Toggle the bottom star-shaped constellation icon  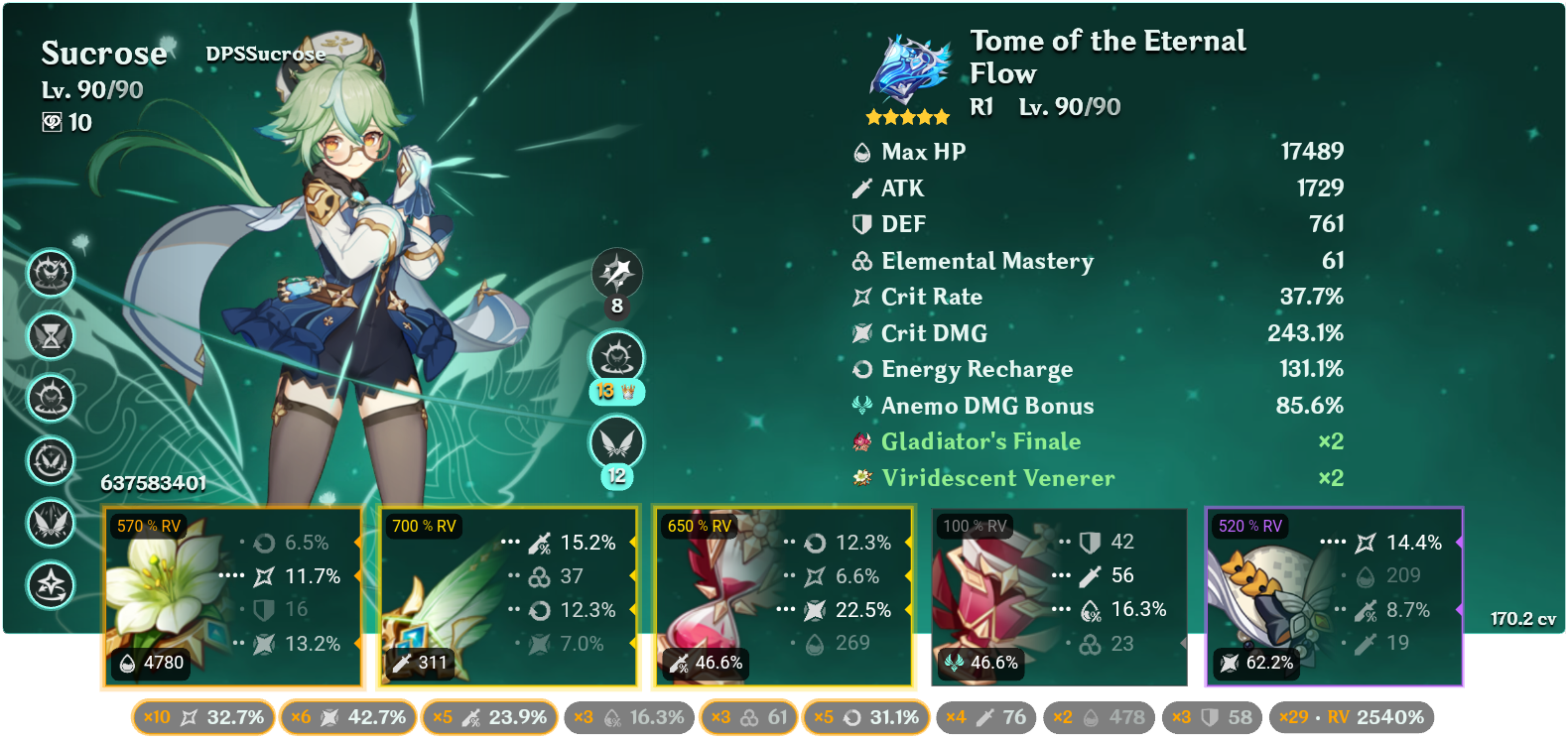50,585
